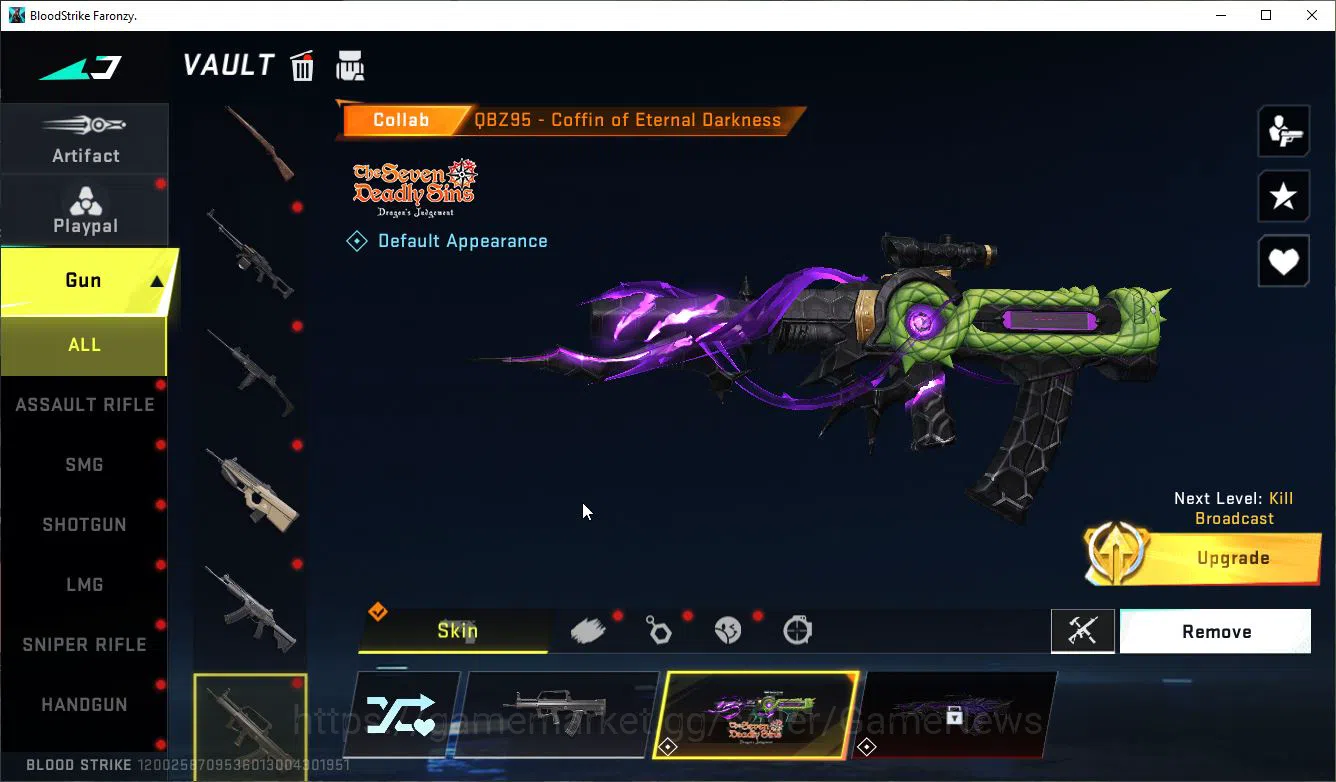The width and height of the screenshot is (1336, 782).
Task: Toggle Default Appearance option
Action: (x=447, y=240)
